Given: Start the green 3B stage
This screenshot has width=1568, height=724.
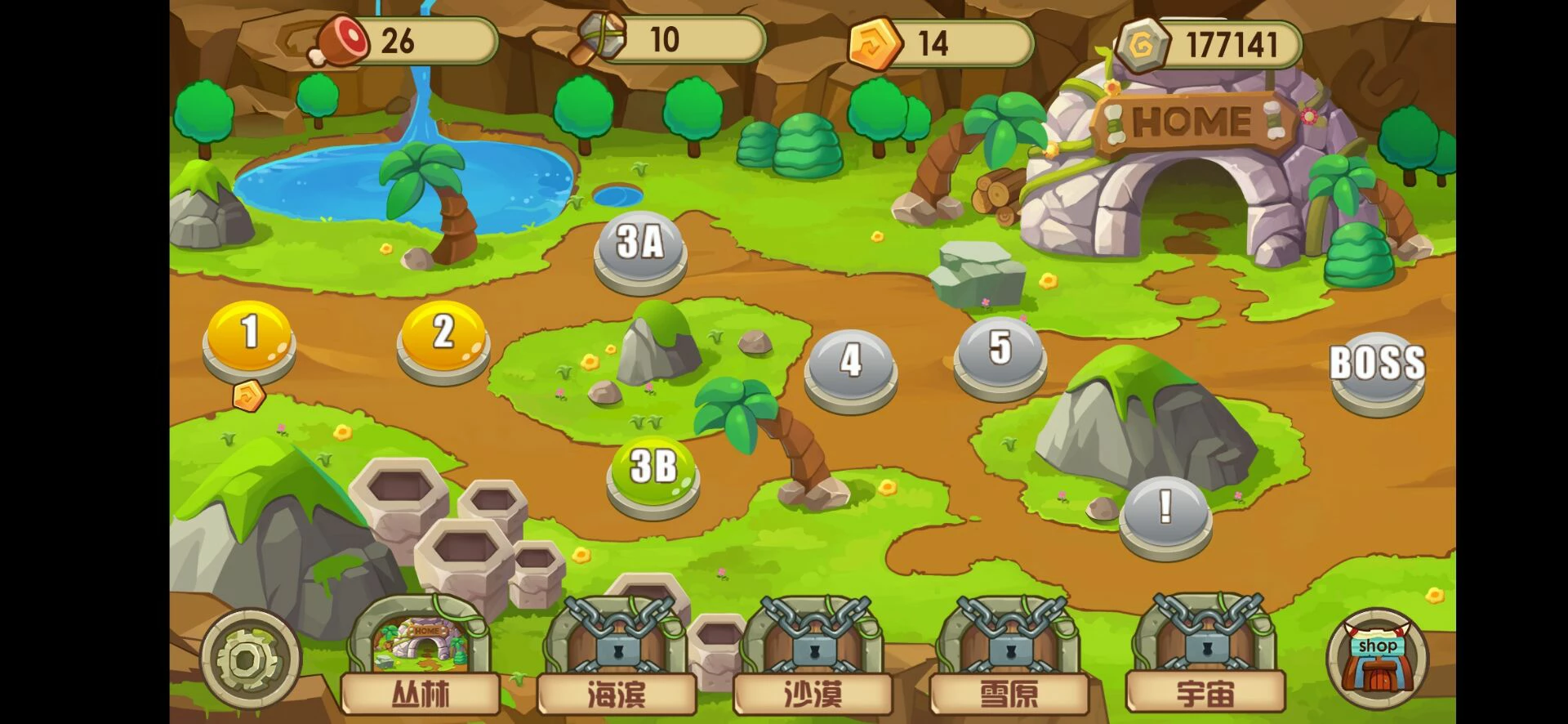Looking at the screenshot, I should pyautogui.click(x=653, y=471).
